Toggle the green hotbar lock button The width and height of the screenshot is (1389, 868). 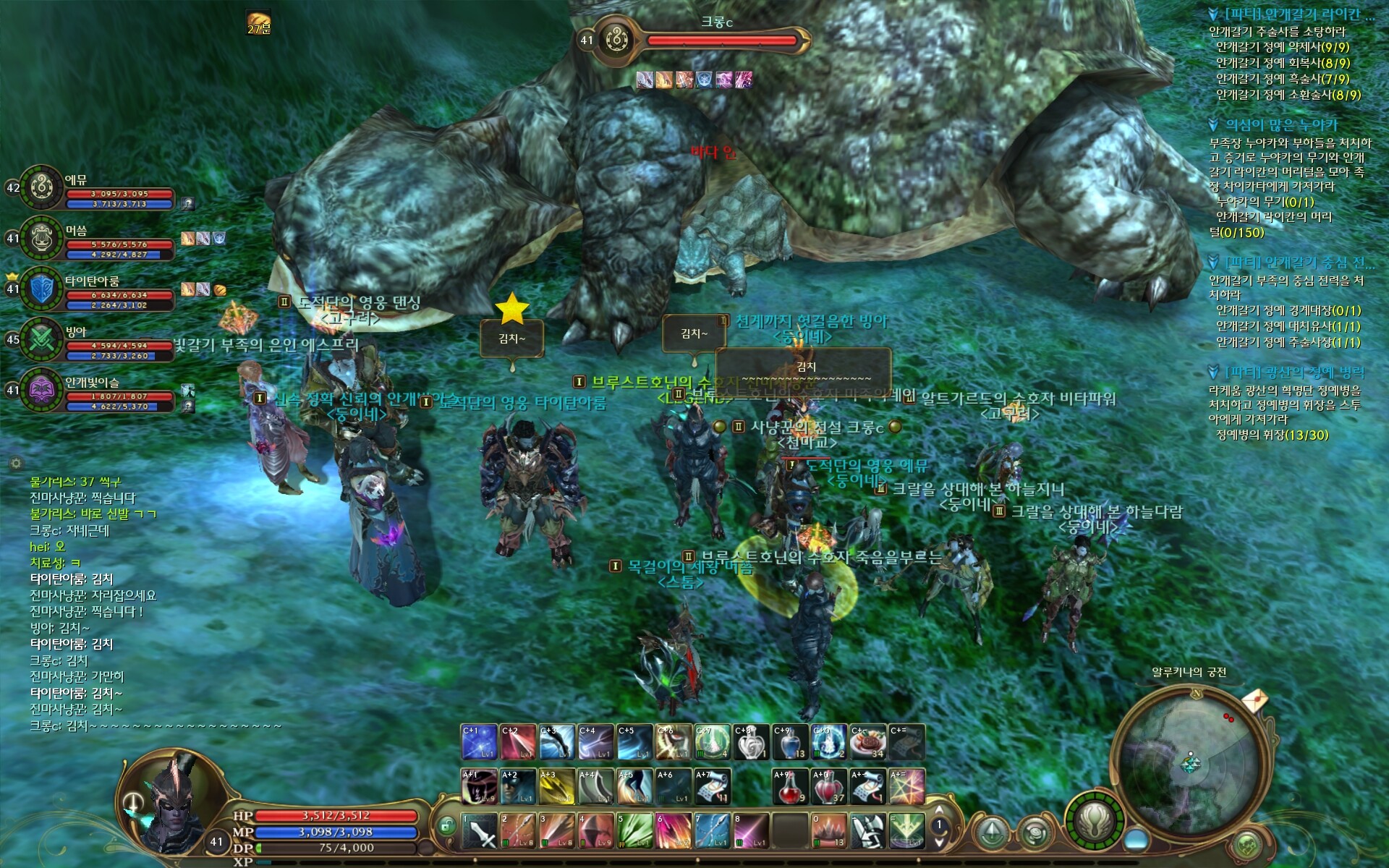point(446,825)
